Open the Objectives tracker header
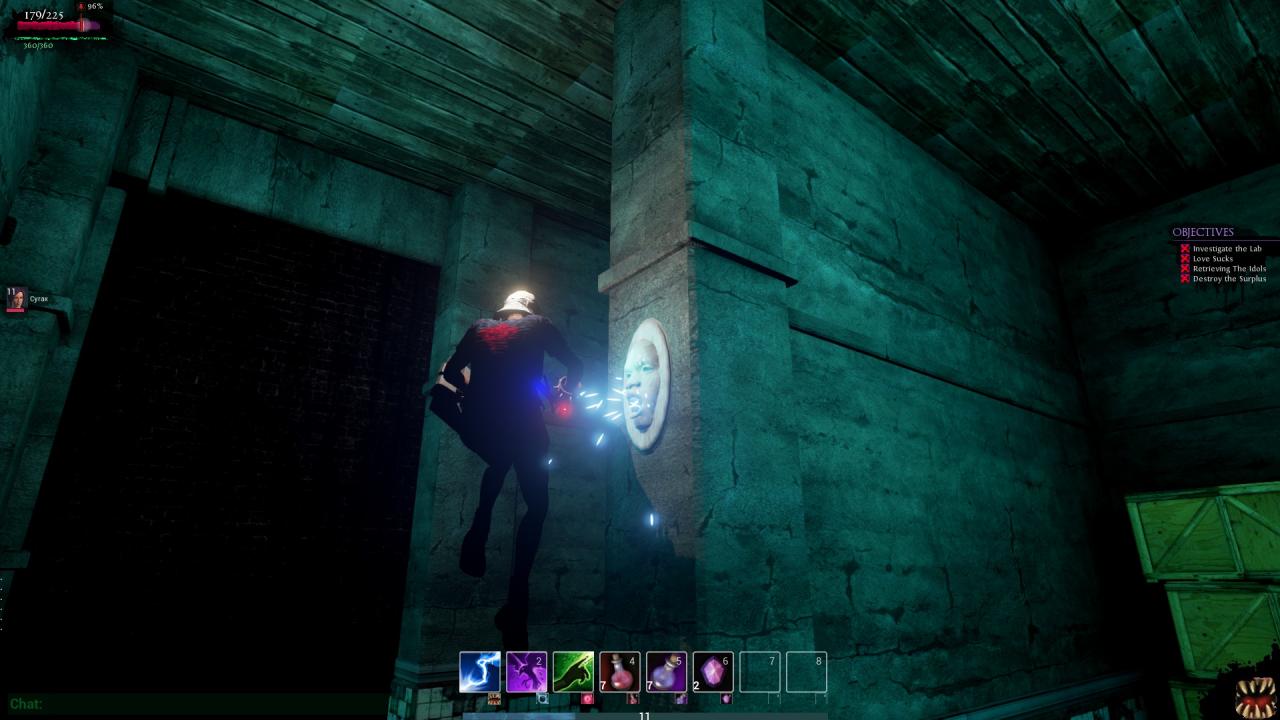The image size is (1280, 720). point(1203,233)
